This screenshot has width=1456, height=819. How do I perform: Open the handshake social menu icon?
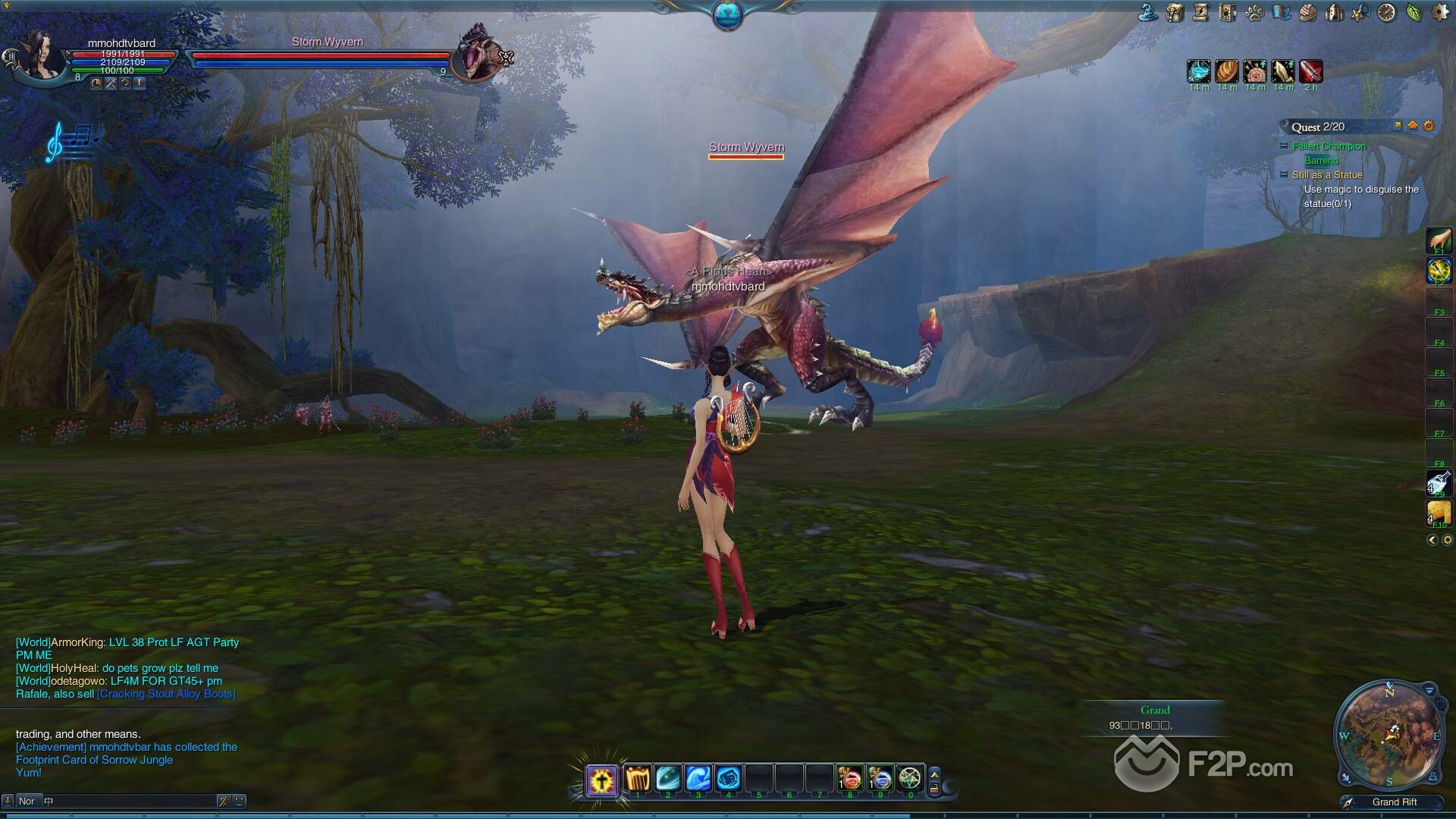1307,12
